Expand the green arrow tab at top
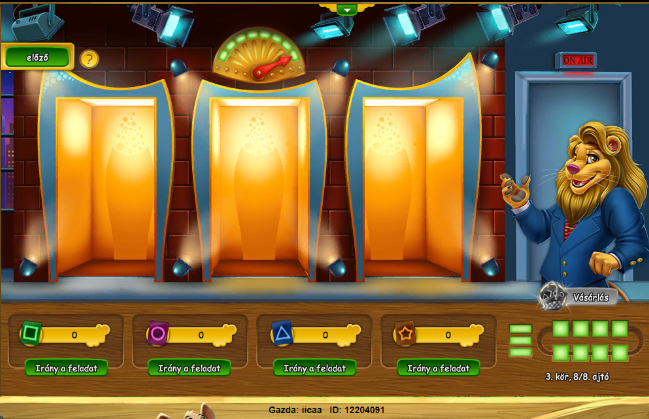This screenshot has height=419, width=649. pyautogui.click(x=346, y=9)
